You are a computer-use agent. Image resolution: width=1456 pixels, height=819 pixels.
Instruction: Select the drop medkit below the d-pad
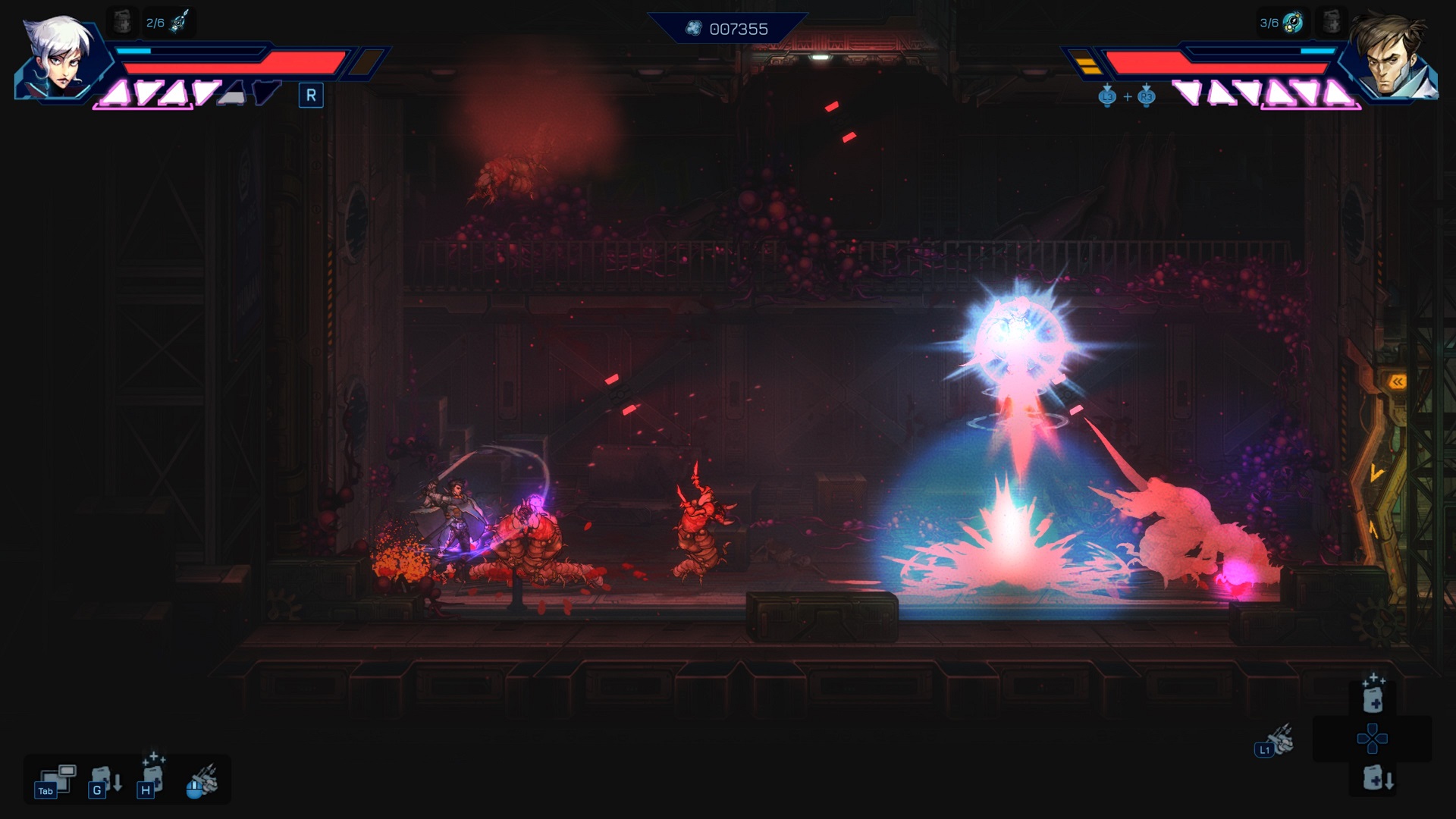pyautogui.click(x=1376, y=779)
